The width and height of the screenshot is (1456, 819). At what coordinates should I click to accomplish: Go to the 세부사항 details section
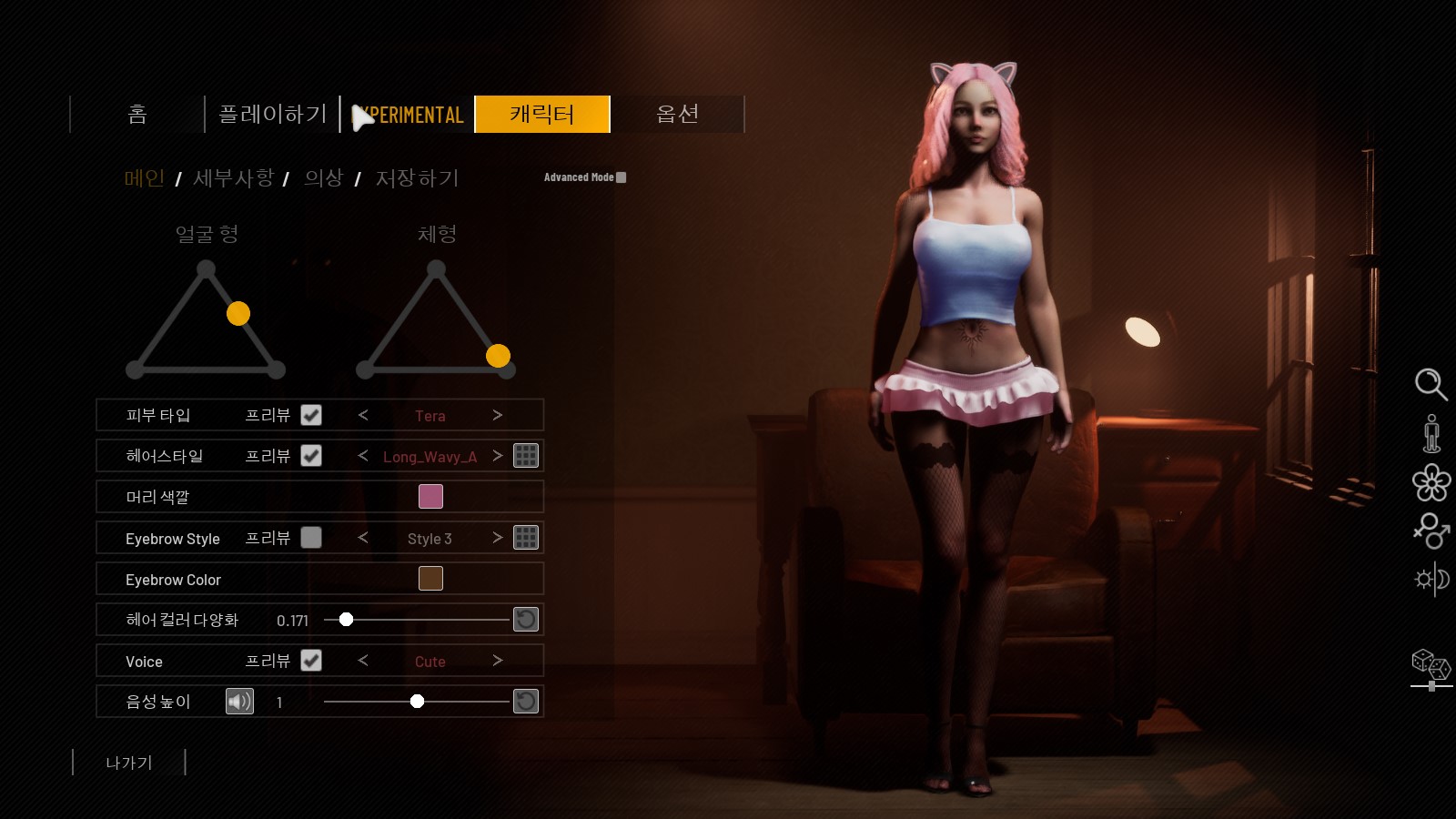point(234,178)
